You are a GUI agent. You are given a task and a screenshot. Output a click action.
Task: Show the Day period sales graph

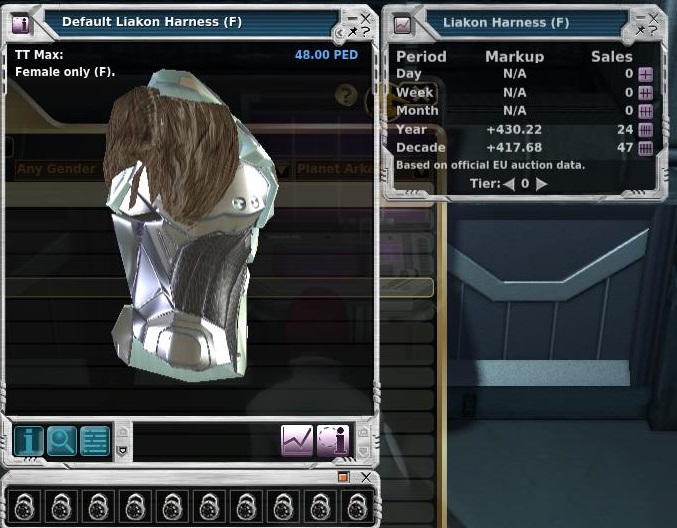[645, 75]
